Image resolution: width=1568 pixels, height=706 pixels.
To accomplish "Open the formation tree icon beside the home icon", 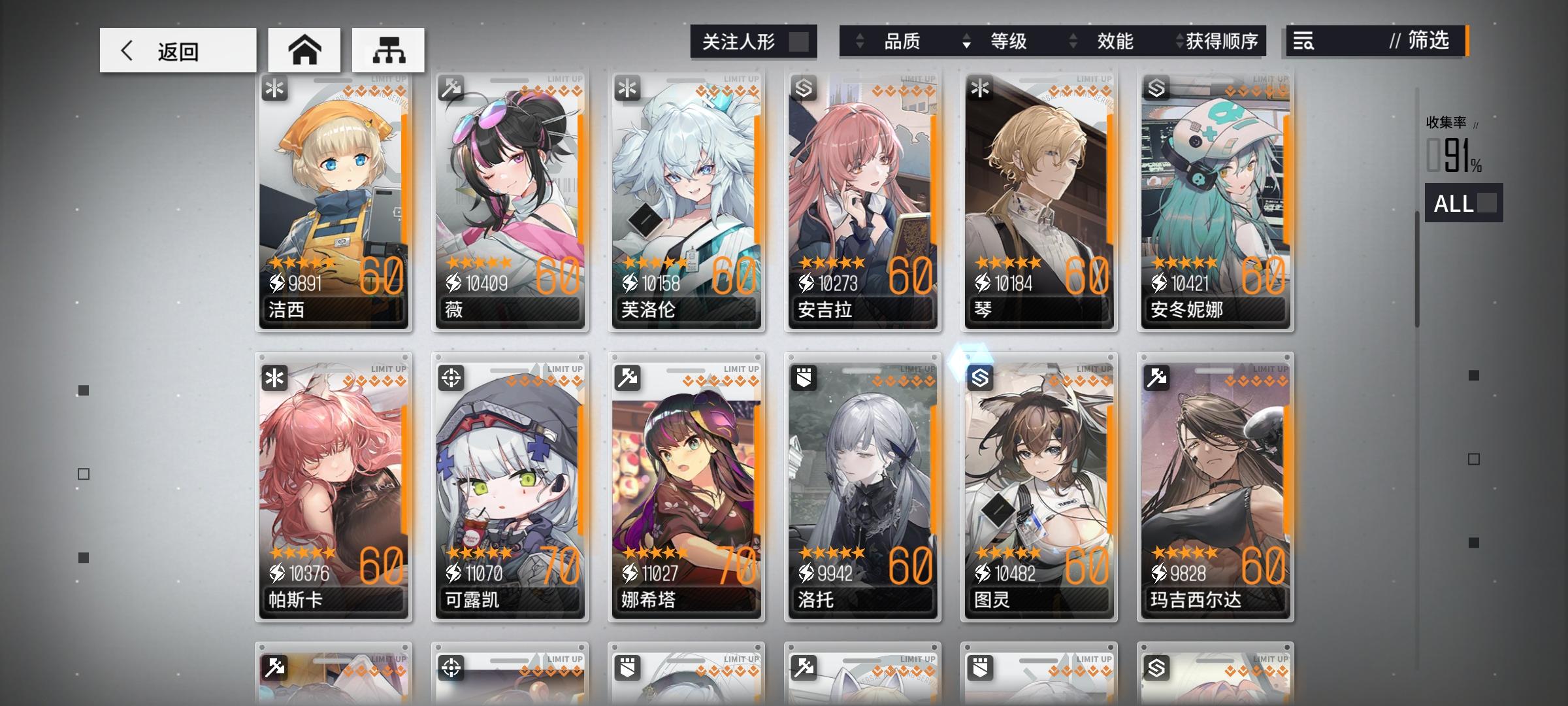I will pos(389,50).
